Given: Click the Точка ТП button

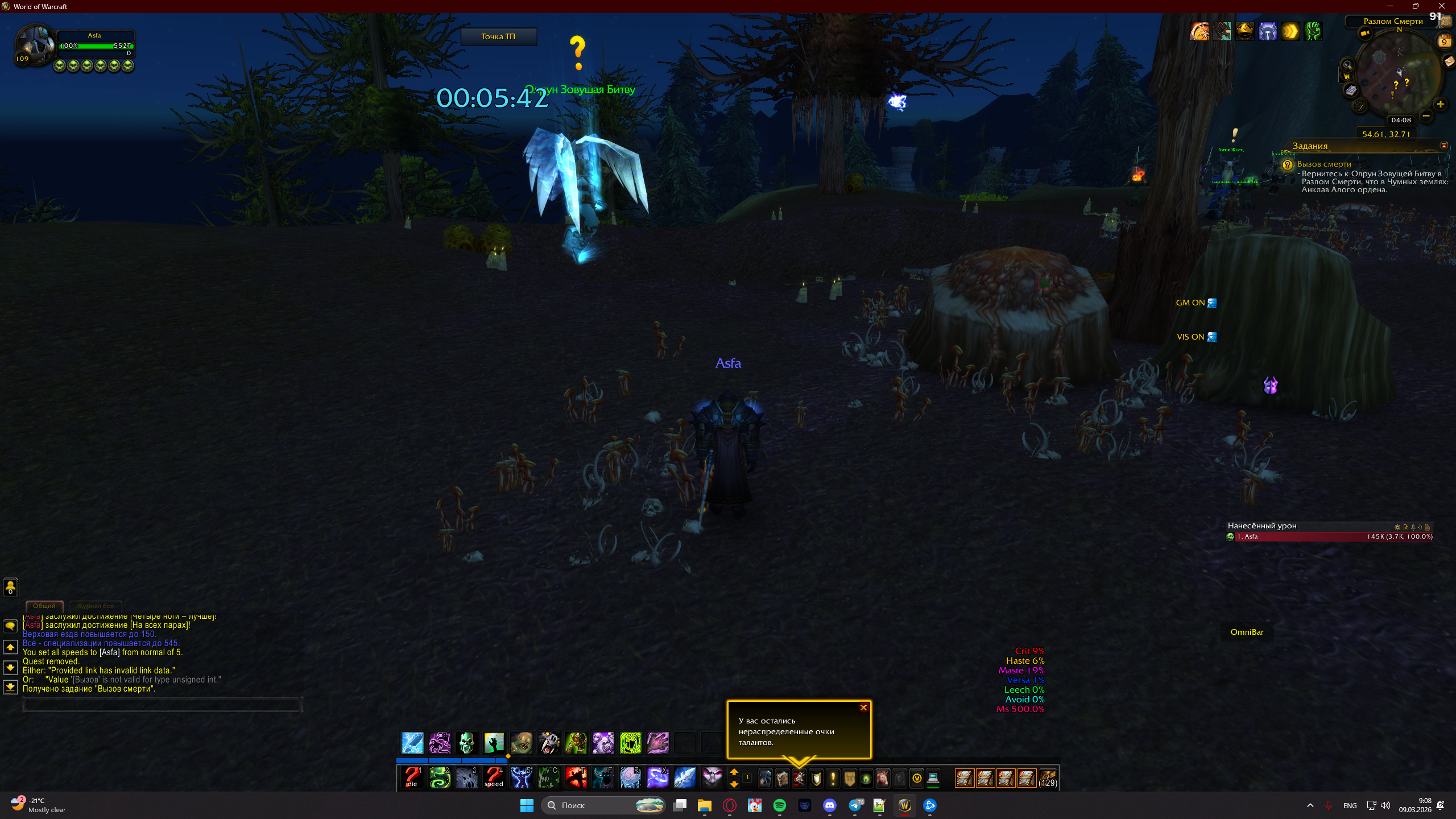Looking at the screenshot, I should click(498, 36).
